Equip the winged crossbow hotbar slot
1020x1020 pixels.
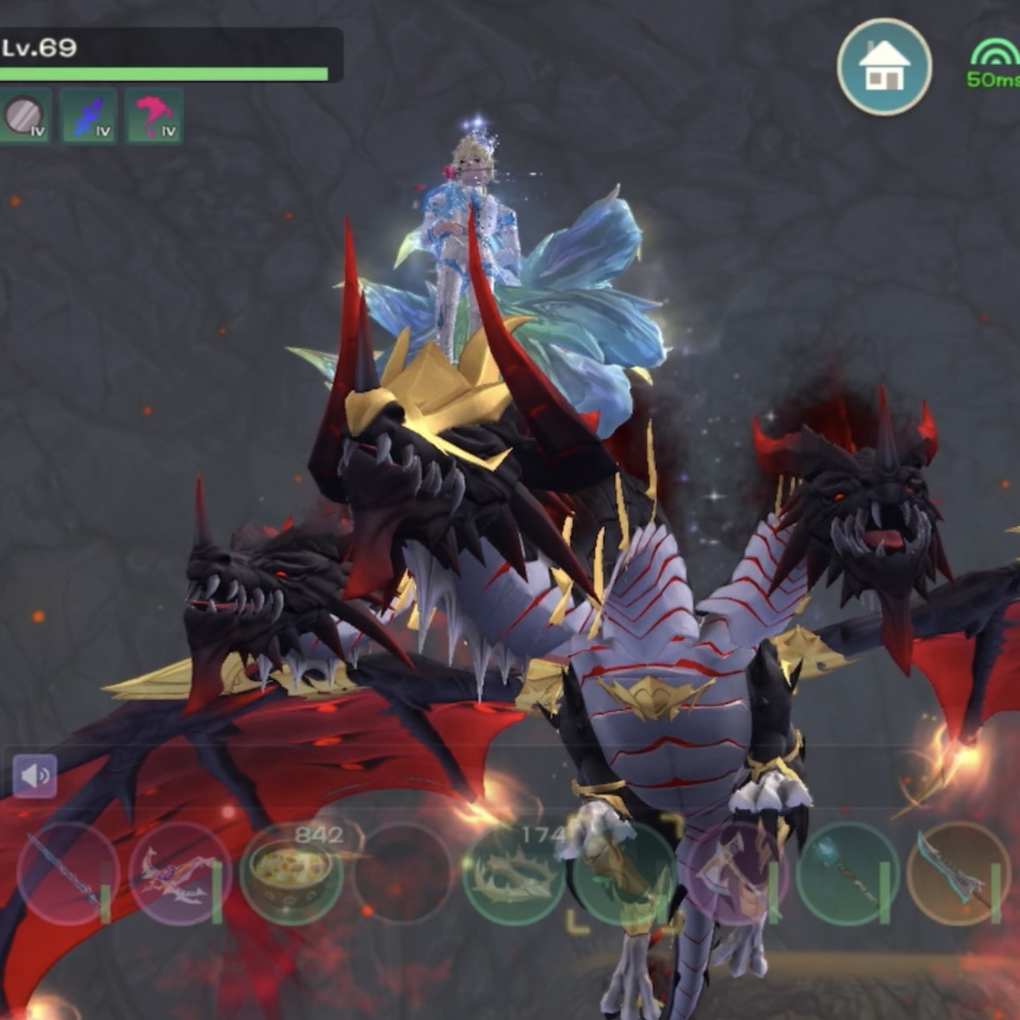[x=180, y=873]
